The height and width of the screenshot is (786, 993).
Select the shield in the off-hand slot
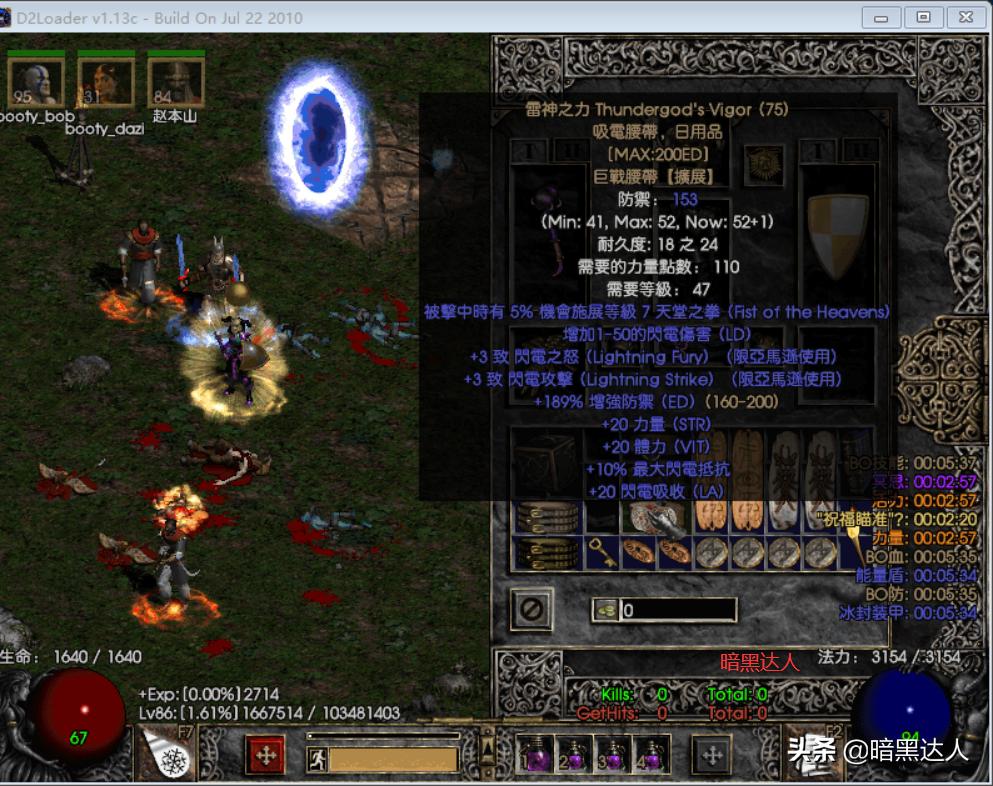coord(836,228)
